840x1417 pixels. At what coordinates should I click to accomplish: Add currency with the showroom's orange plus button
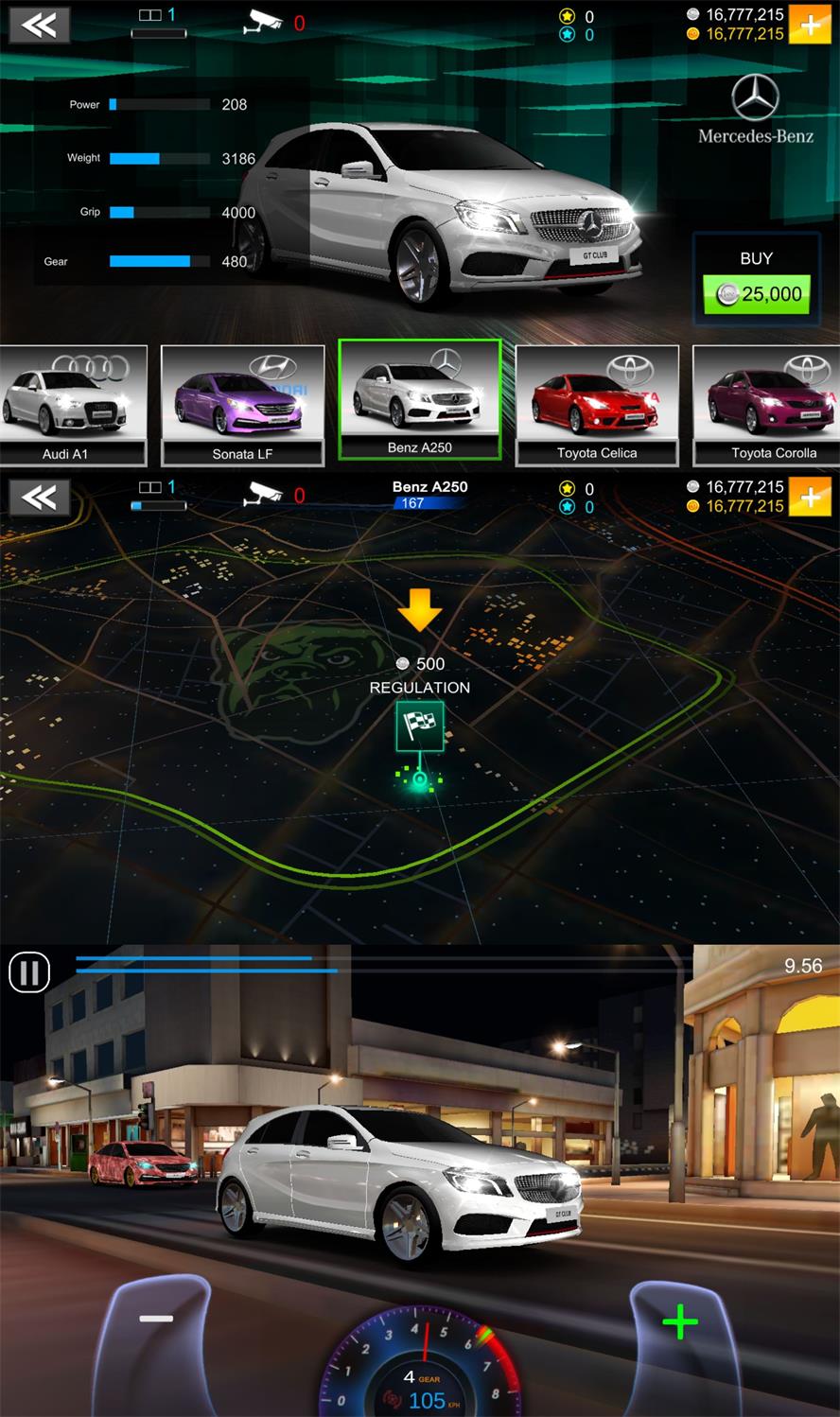(811, 25)
